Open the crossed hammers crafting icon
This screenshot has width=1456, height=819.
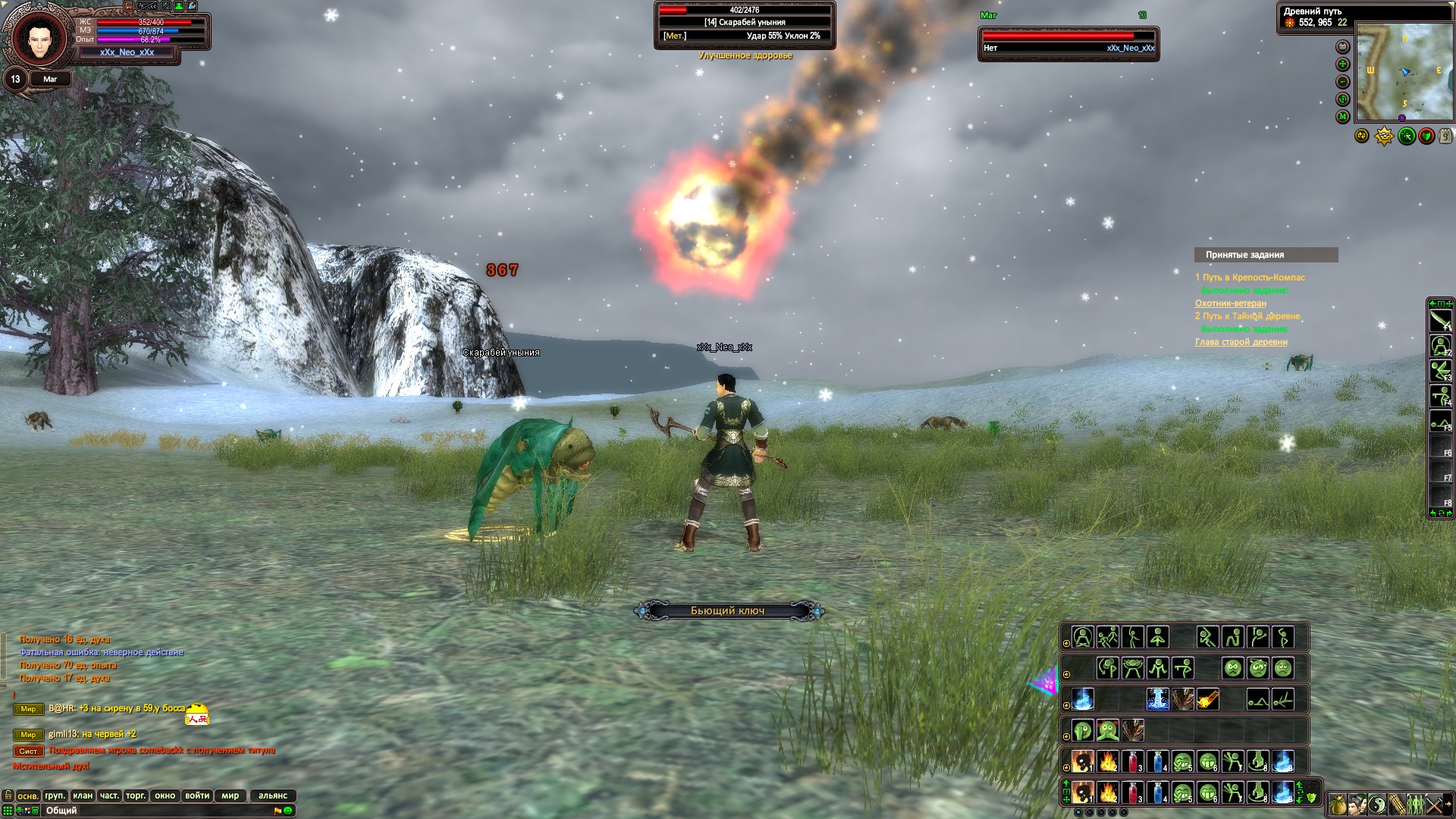(1435, 804)
